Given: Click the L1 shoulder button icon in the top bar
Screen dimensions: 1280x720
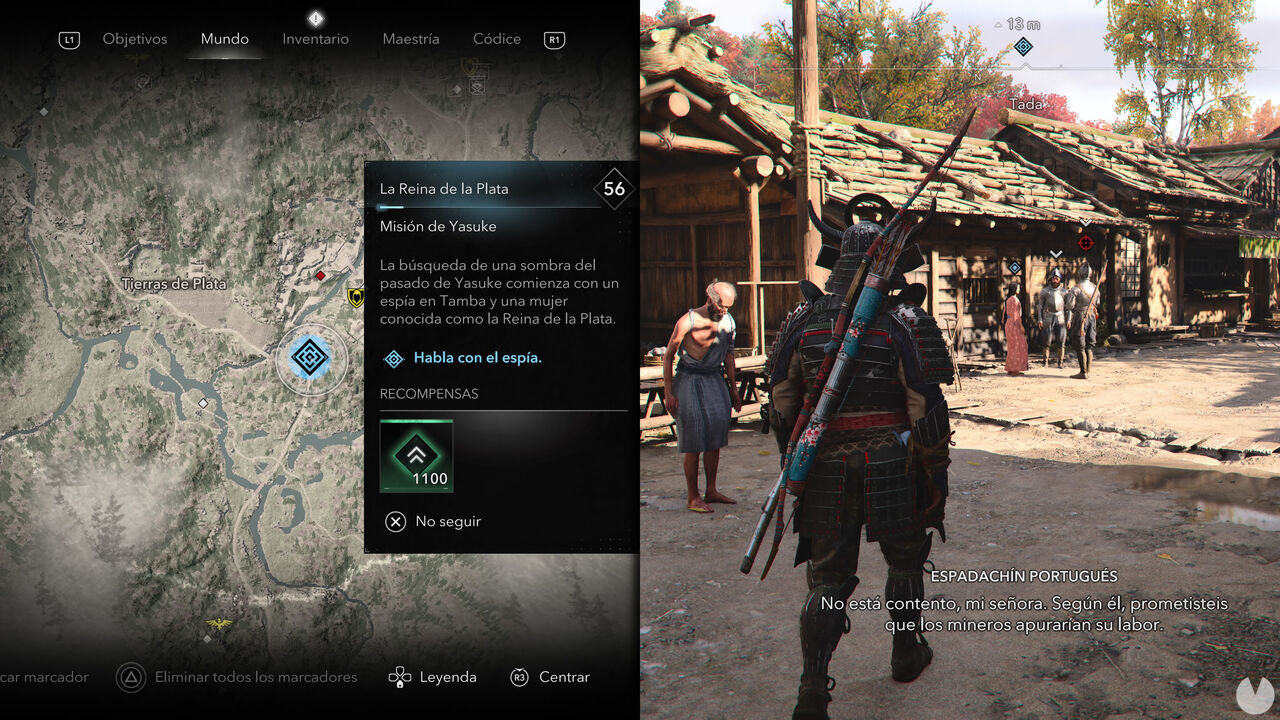Looking at the screenshot, I should click(x=68, y=39).
